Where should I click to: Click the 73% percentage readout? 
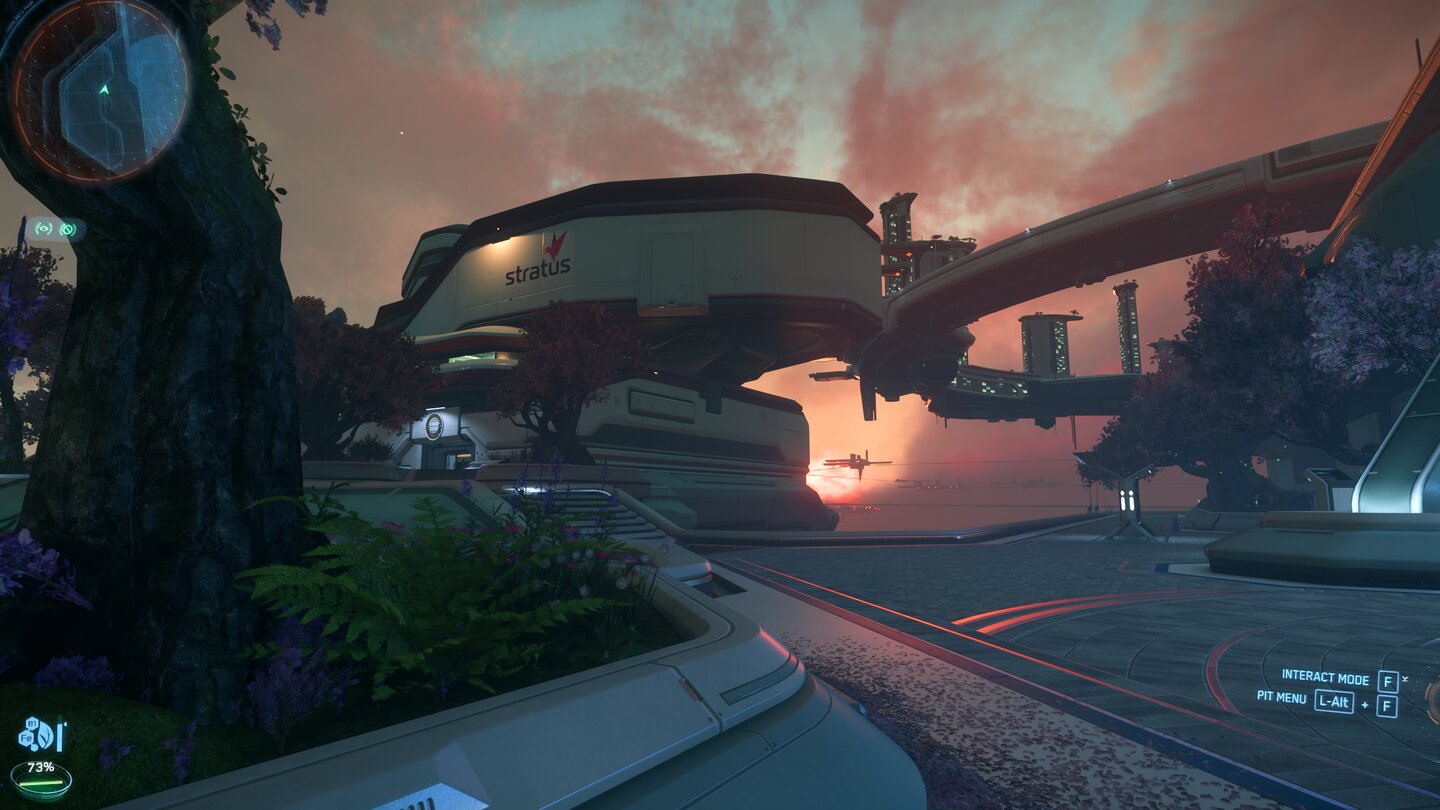[x=41, y=767]
